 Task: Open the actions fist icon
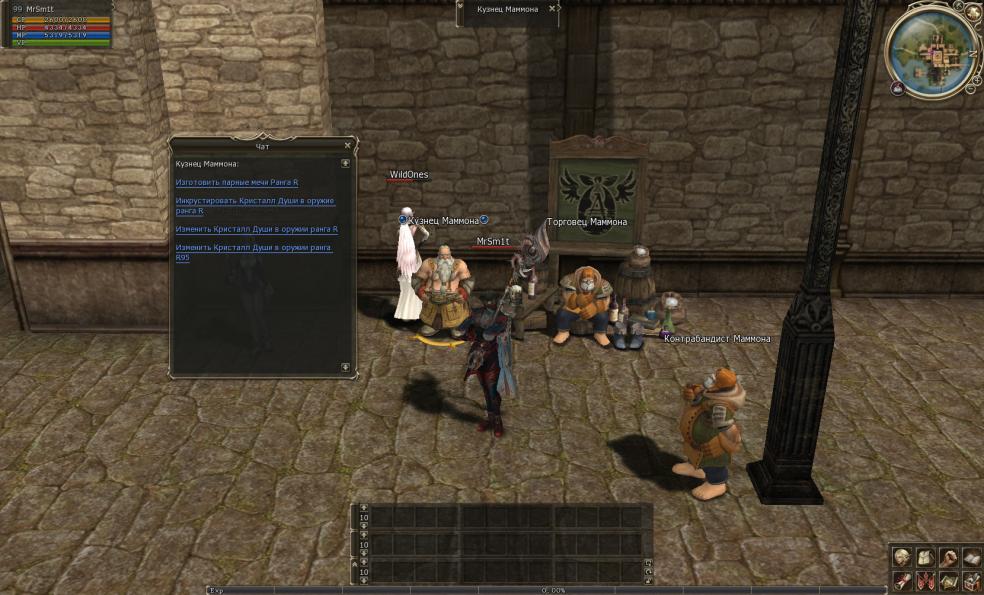[x=947, y=559]
